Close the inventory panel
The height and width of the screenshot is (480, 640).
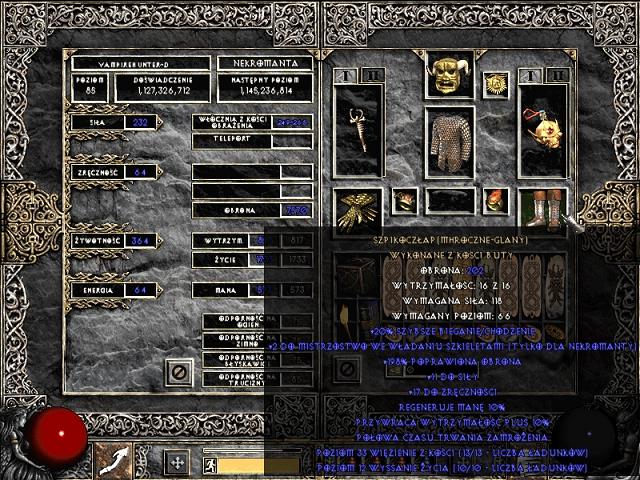345,368
